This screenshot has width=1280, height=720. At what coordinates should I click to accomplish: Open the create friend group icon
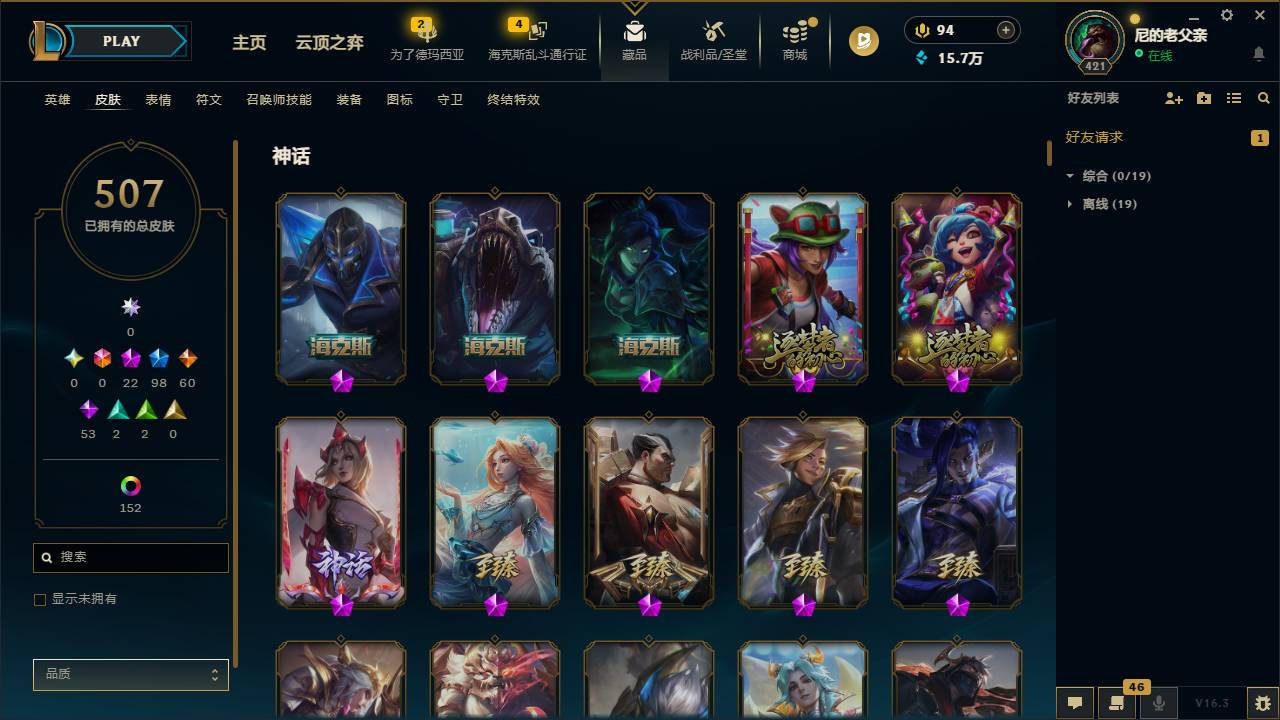(x=1203, y=98)
